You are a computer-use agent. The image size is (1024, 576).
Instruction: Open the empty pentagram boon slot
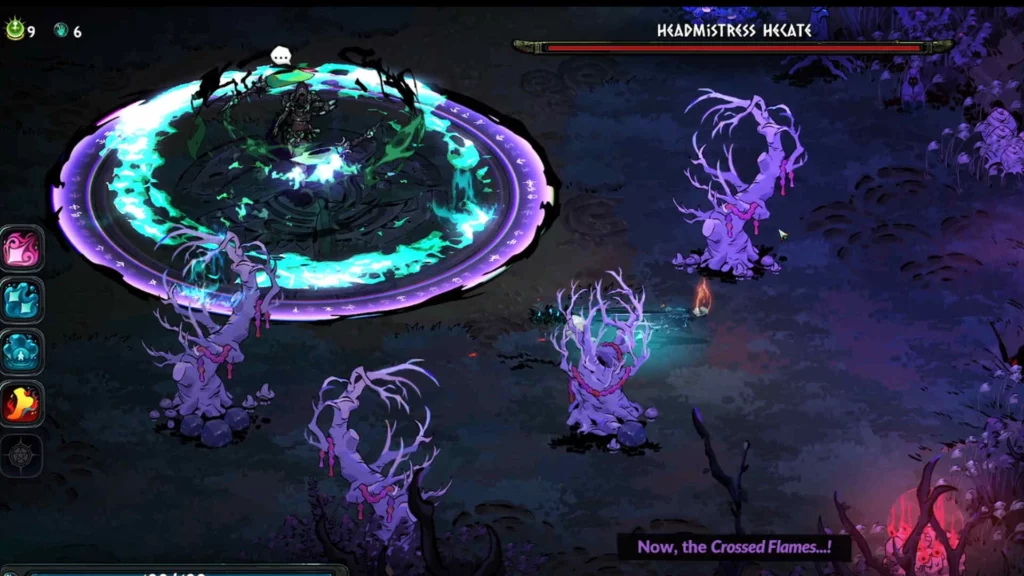pos(21,455)
